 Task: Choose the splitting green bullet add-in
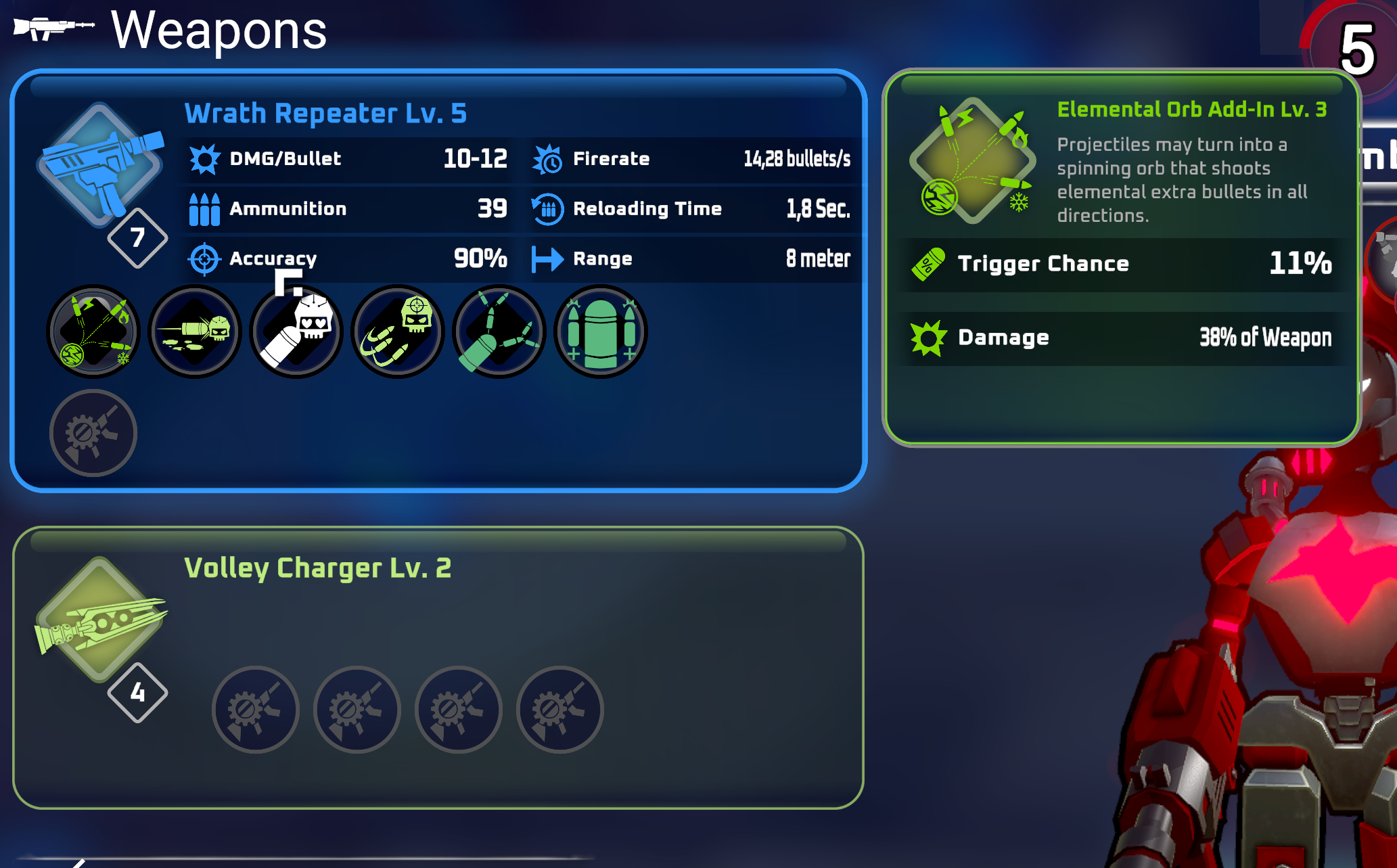click(499, 332)
